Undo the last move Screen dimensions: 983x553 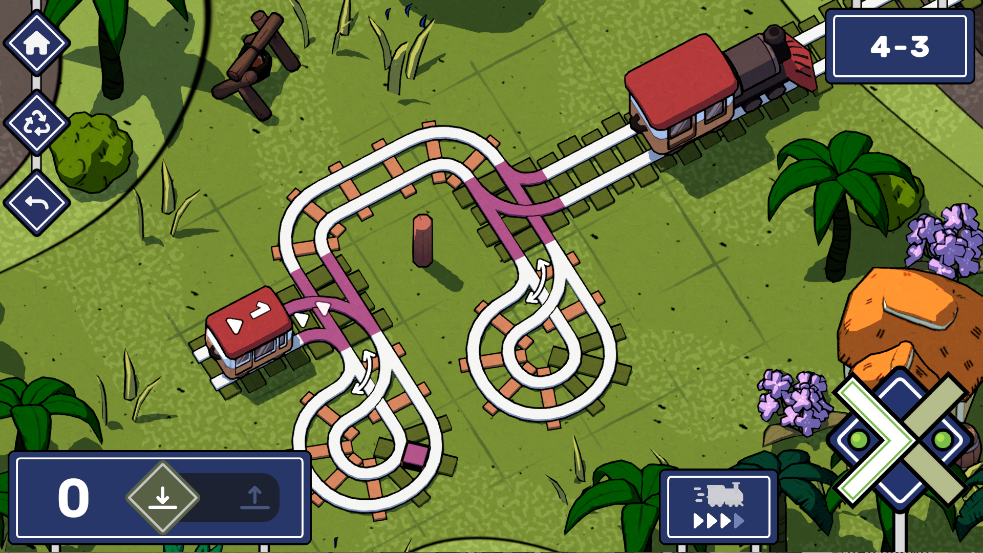(37, 203)
